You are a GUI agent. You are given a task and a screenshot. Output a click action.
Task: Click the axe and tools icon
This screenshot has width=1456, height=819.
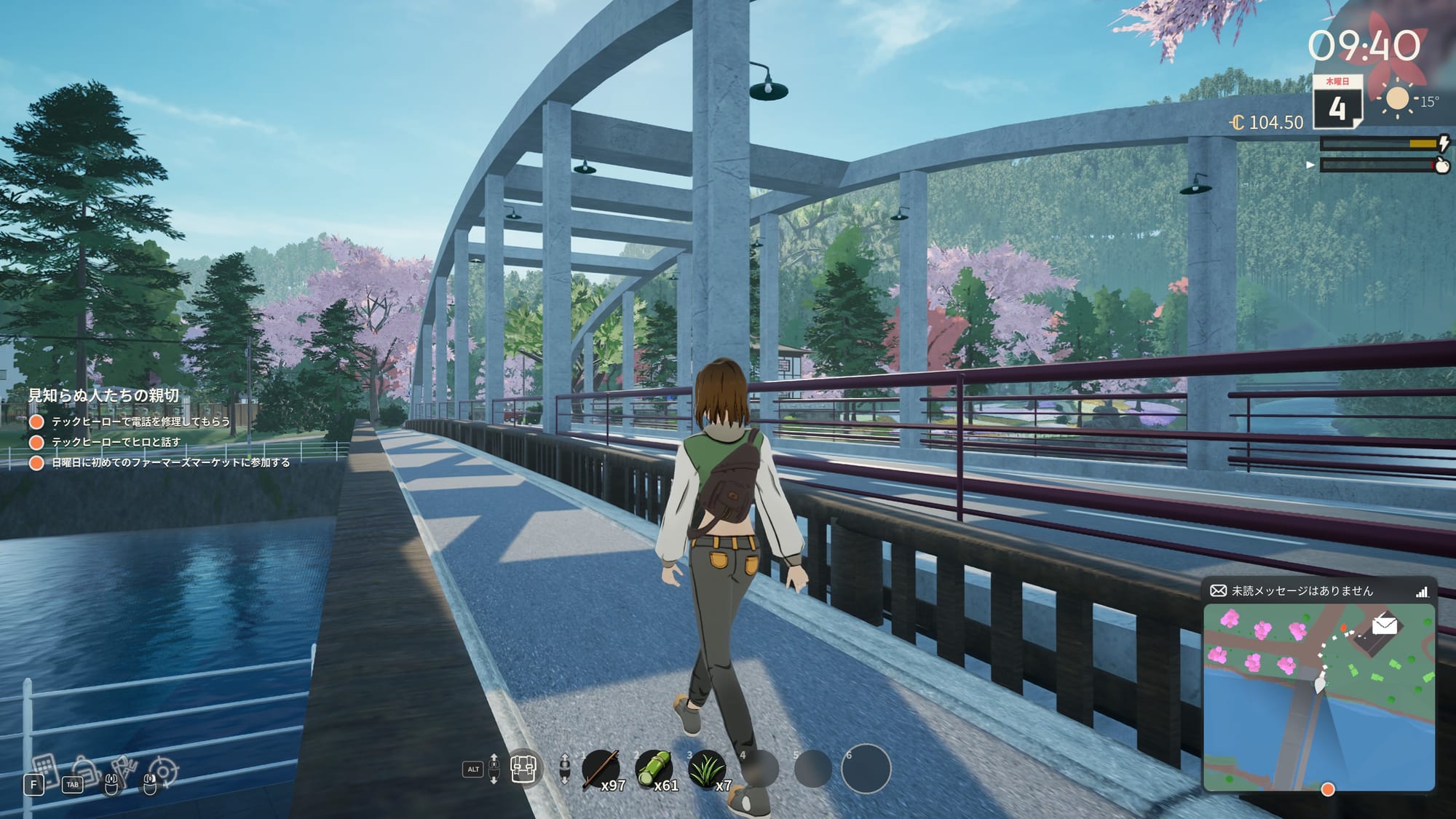(124, 769)
